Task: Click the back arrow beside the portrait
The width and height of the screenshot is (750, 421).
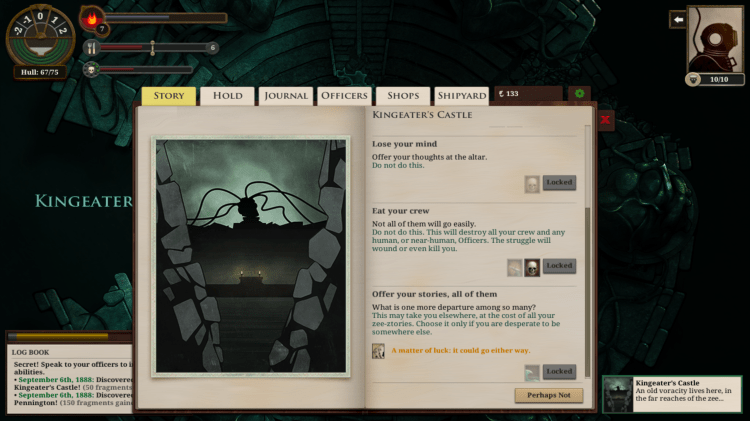Action: [677, 19]
